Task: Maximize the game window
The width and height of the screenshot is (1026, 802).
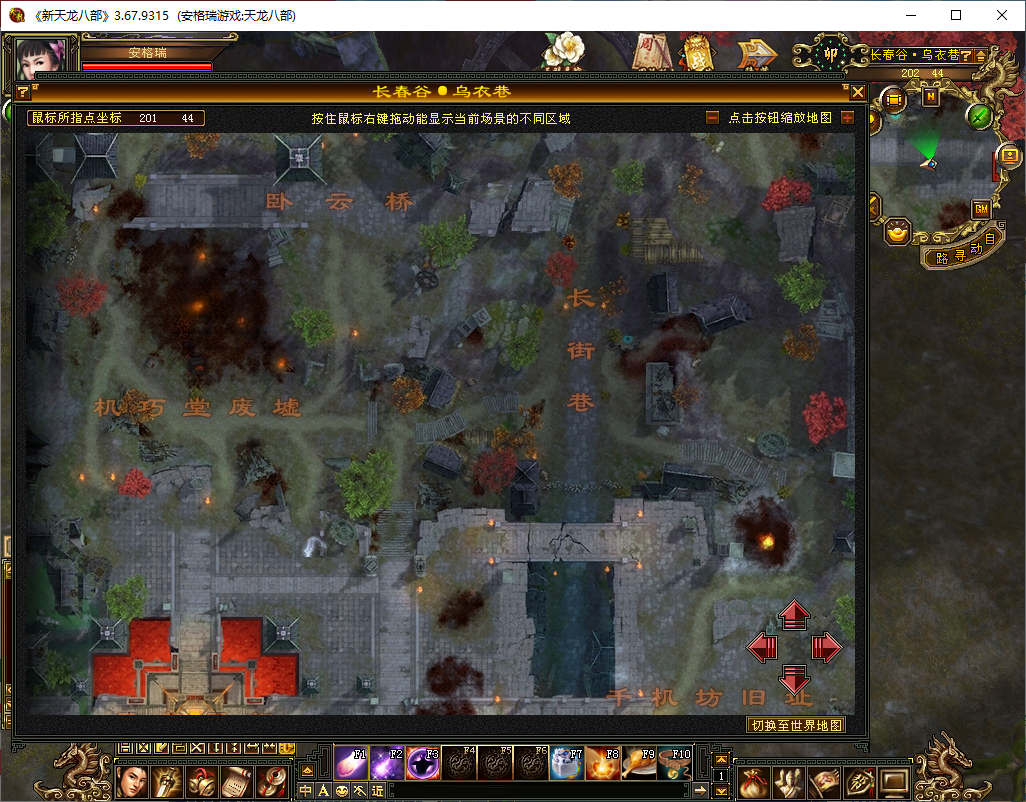Action: click(956, 15)
